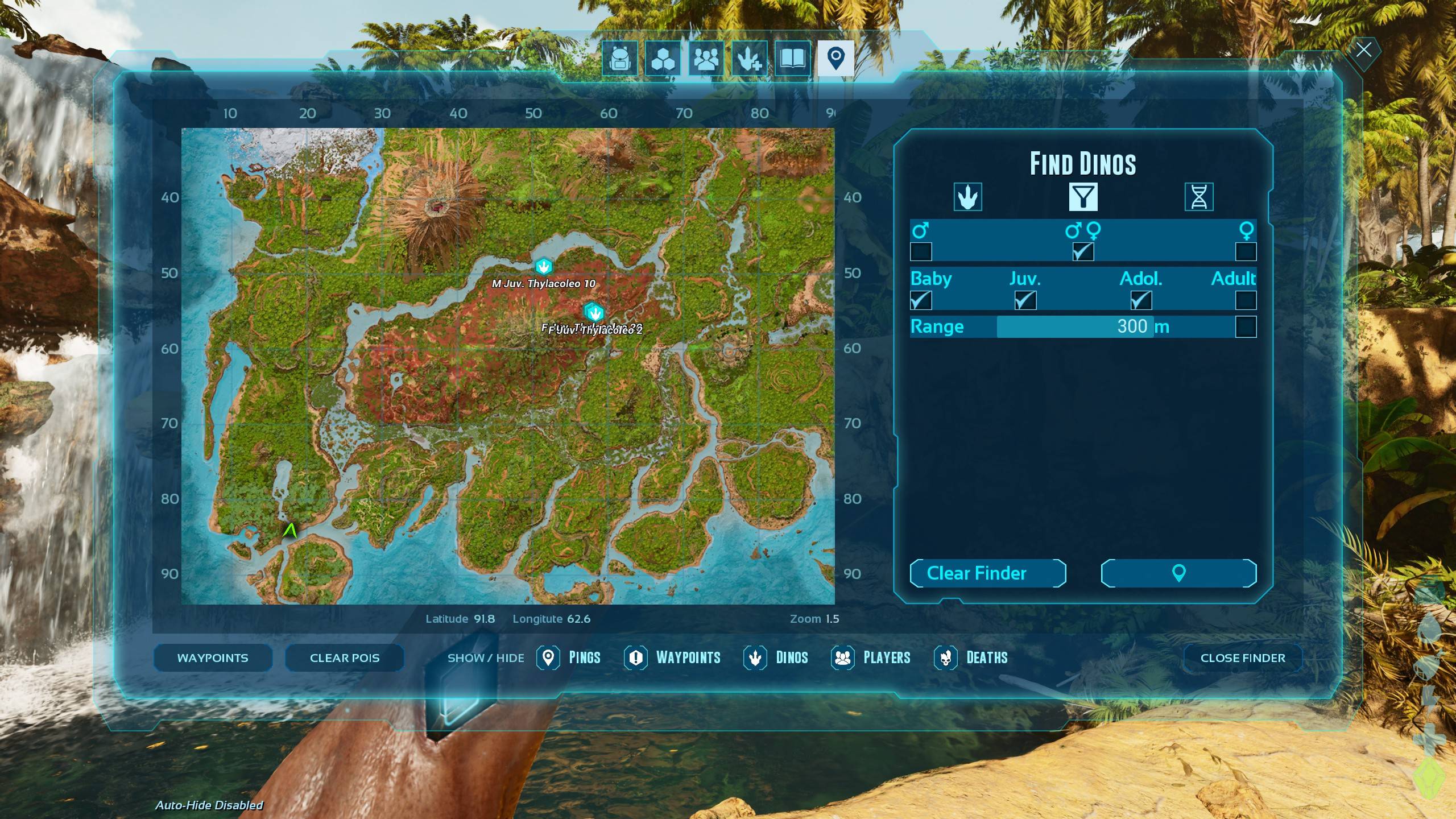This screenshot has height=819, width=1456.
Task: Open the dino footprint tracking tab
Action: (x=749, y=59)
